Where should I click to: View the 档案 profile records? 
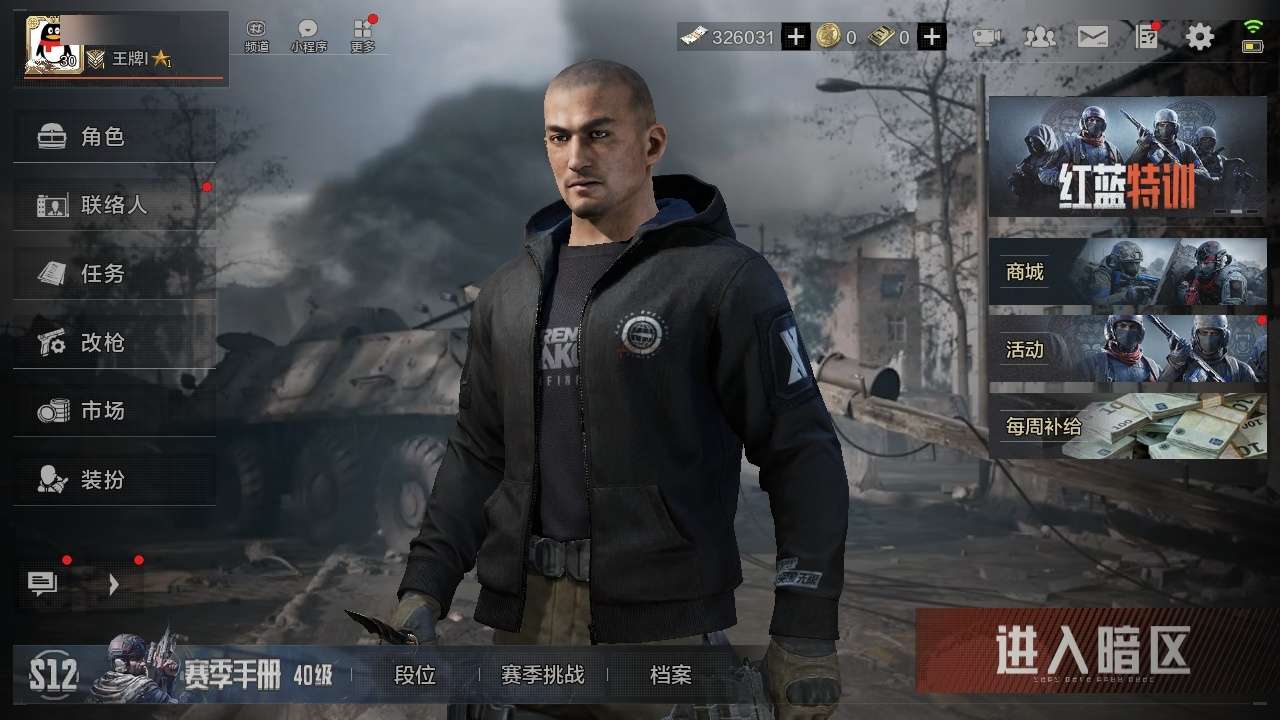click(670, 675)
